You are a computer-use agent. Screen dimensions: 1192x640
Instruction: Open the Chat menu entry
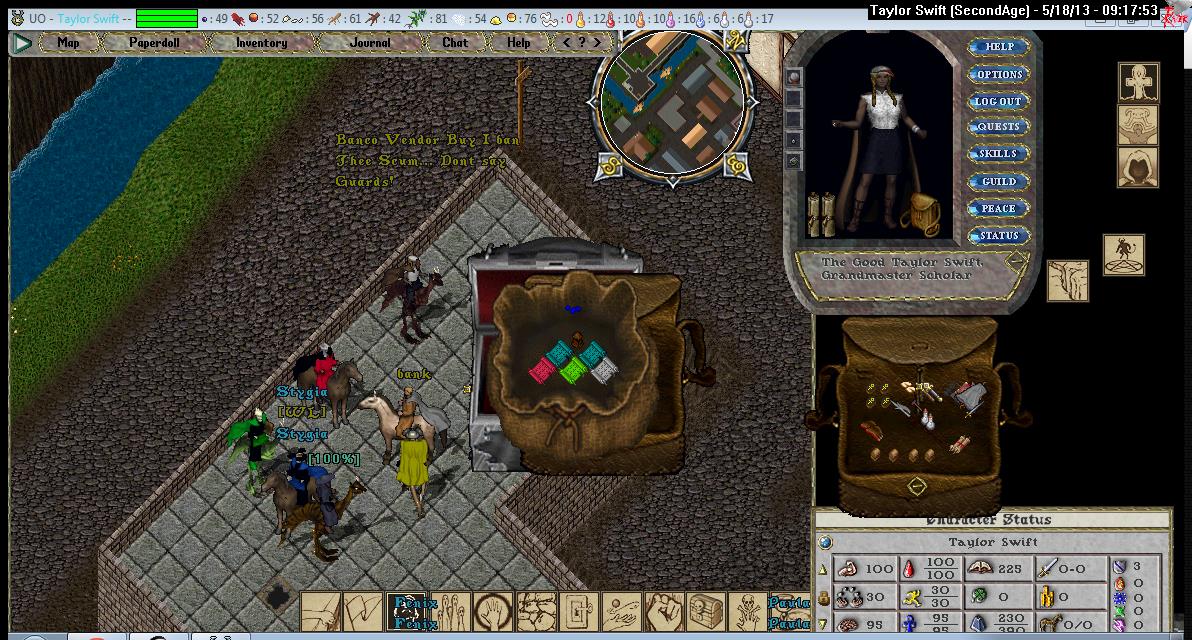coord(455,43)
